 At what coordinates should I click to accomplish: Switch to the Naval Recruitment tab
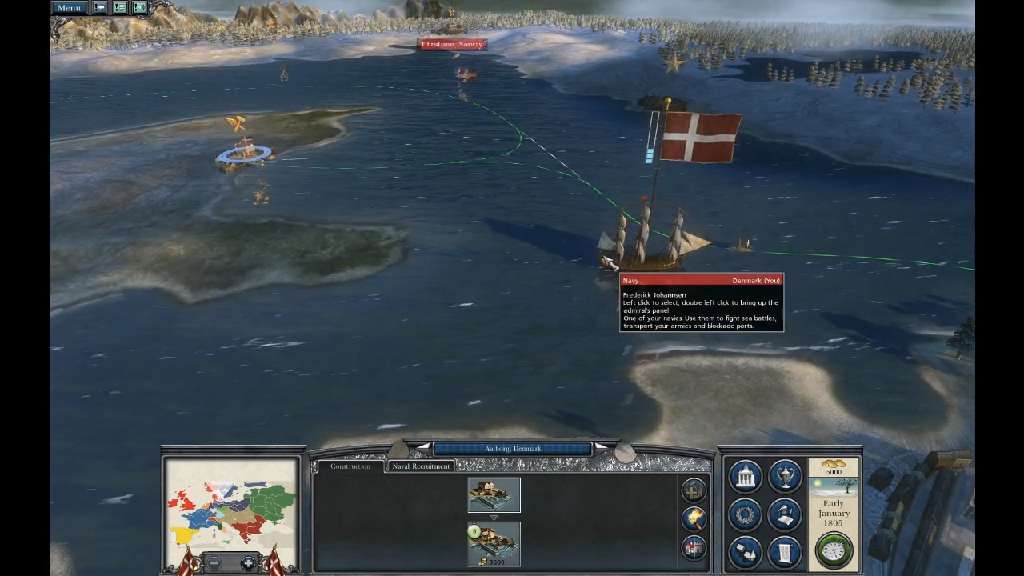[421, 466]
